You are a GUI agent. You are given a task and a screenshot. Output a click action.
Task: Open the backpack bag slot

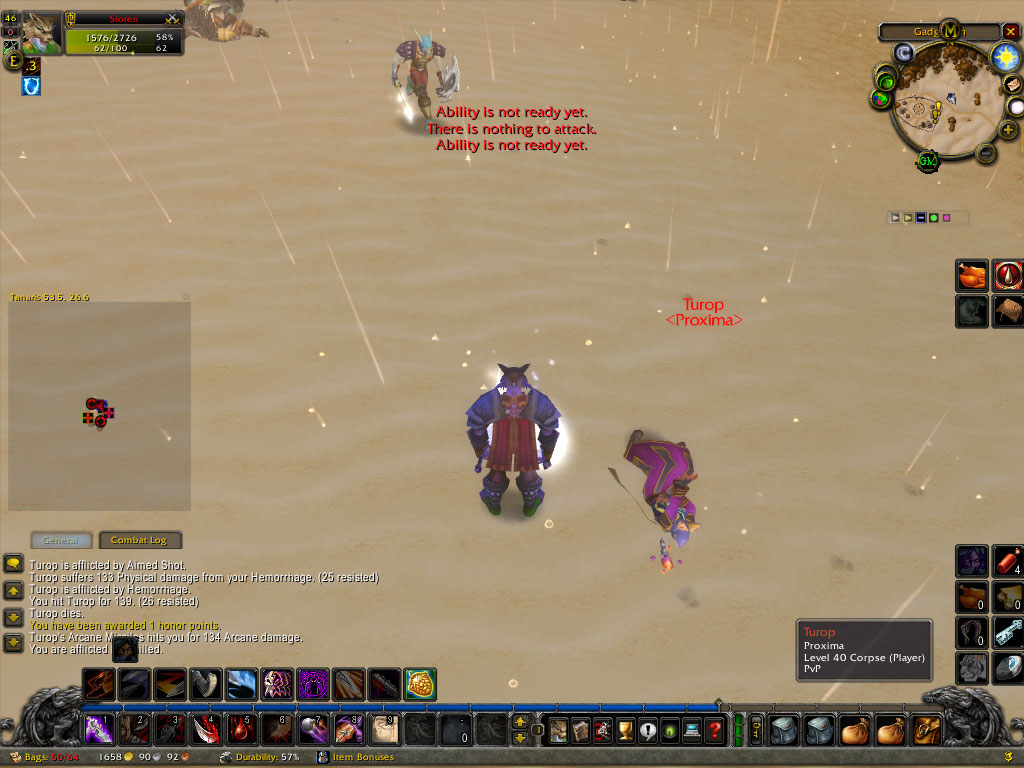(x=927, y=730)
